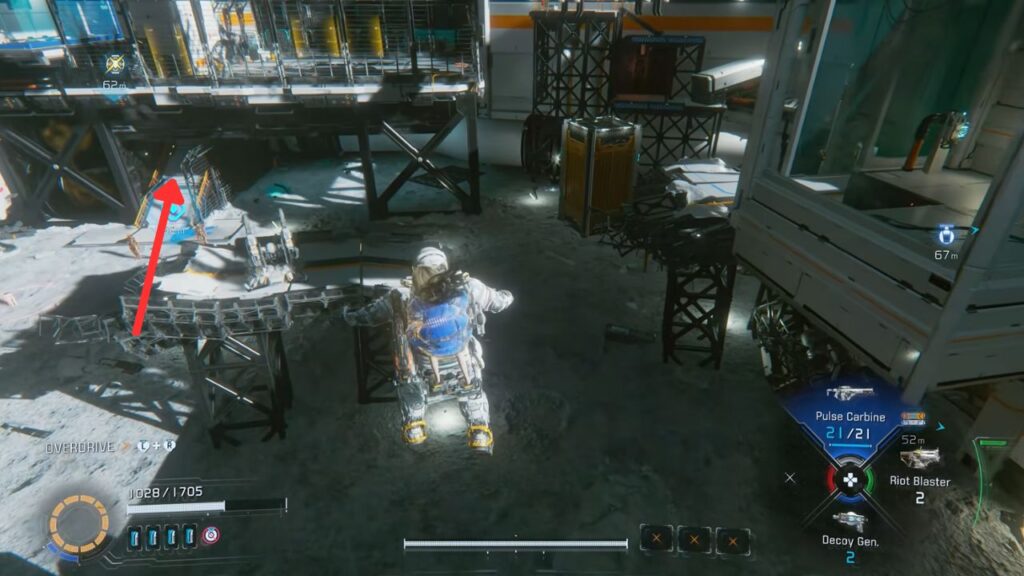Viewport: 1024px width, 576px height.
Task: Click the orange ammo-type icon beside Pulse Carbine
Action: [911, 418]
